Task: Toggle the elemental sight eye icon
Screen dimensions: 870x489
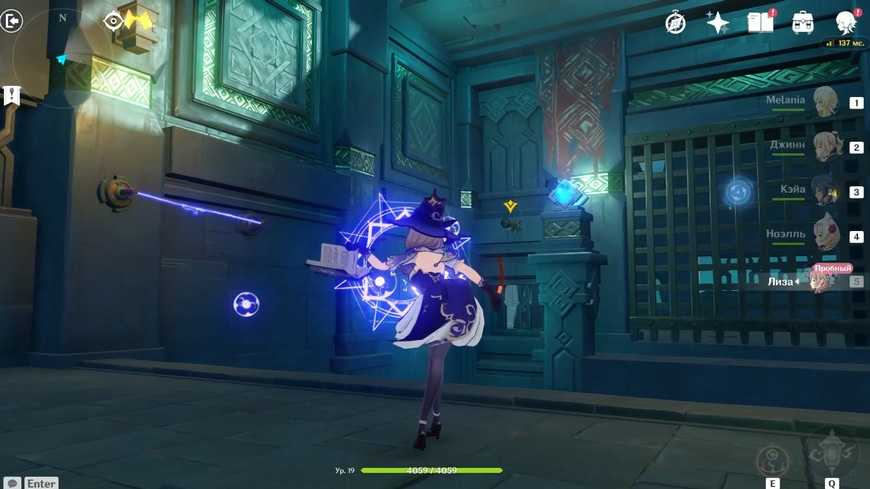Action: pos(113,21)
